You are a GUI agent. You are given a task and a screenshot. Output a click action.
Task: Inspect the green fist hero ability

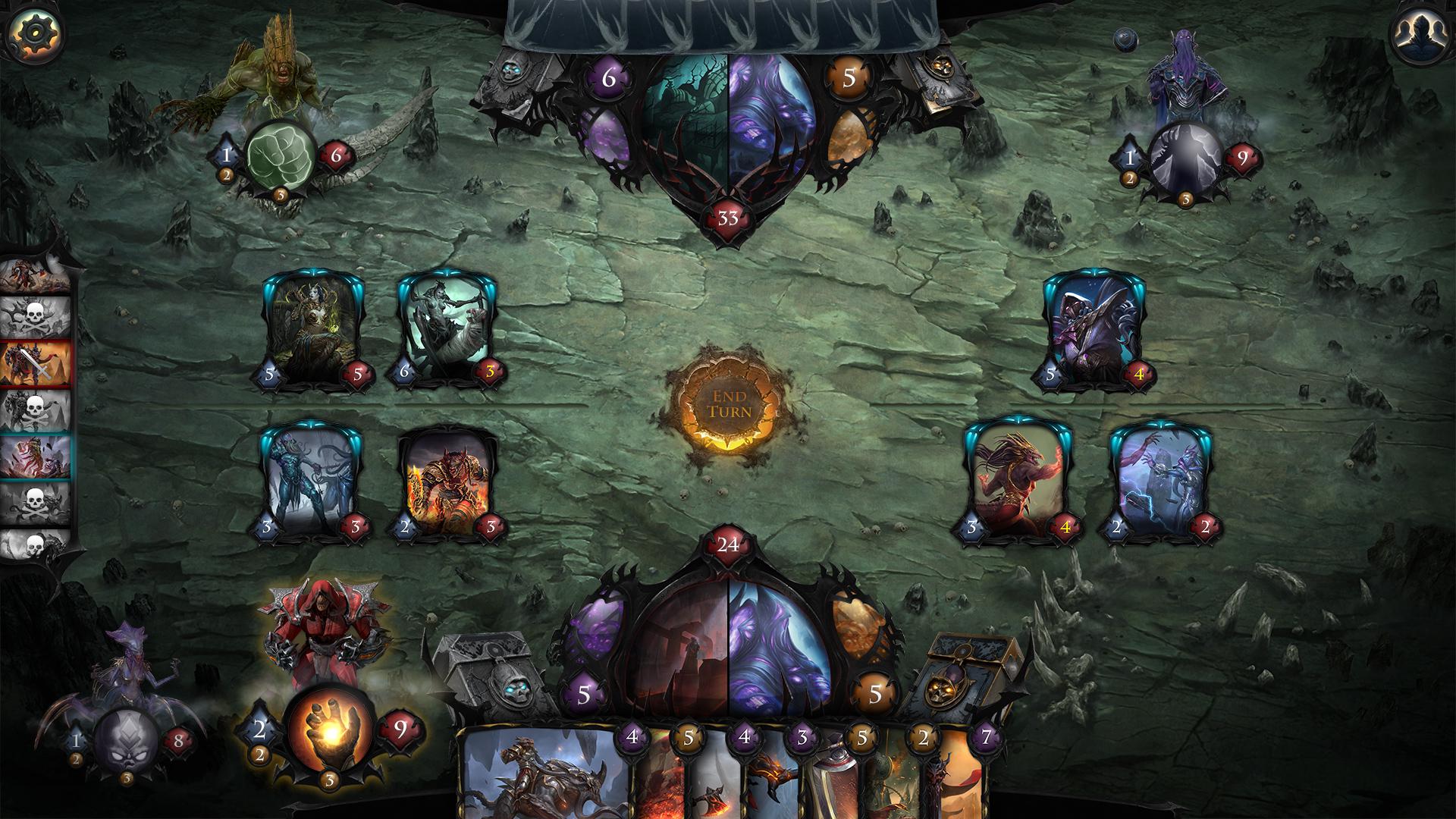pos(280,157)
